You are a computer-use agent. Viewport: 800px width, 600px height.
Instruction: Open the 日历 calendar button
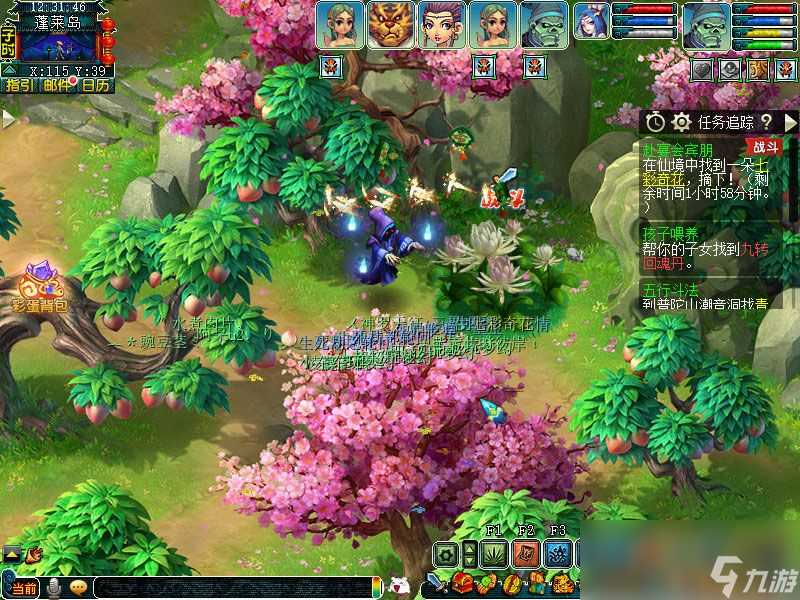(95, 86)
